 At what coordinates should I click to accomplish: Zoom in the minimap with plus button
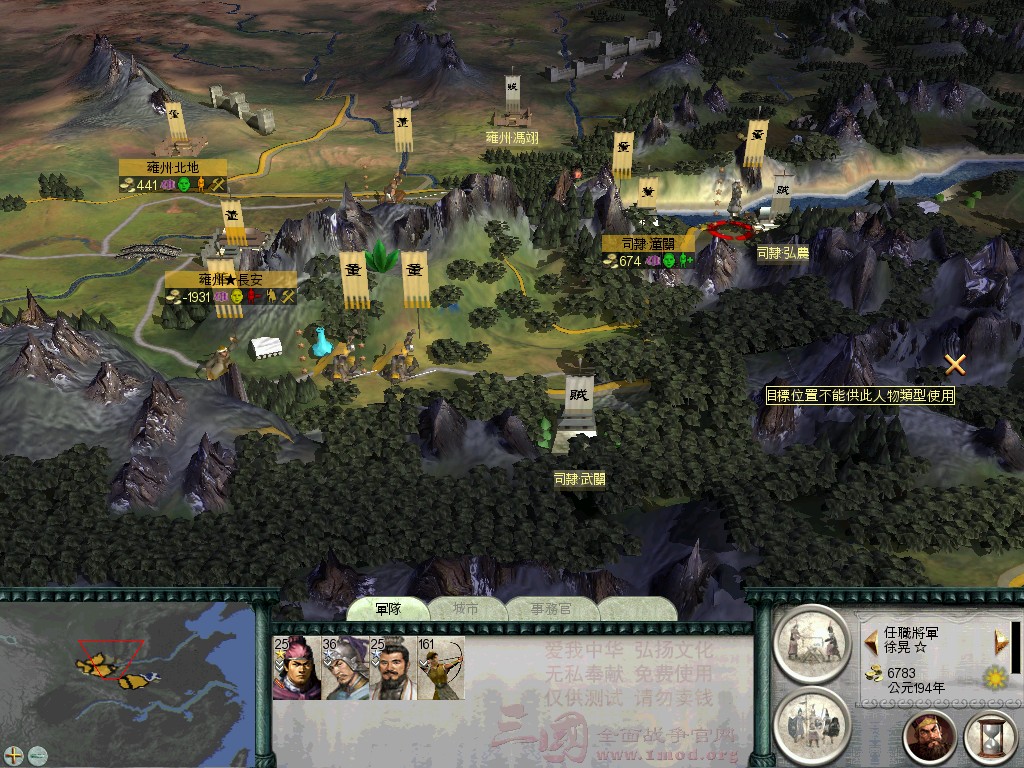click(x=14, y=754)
